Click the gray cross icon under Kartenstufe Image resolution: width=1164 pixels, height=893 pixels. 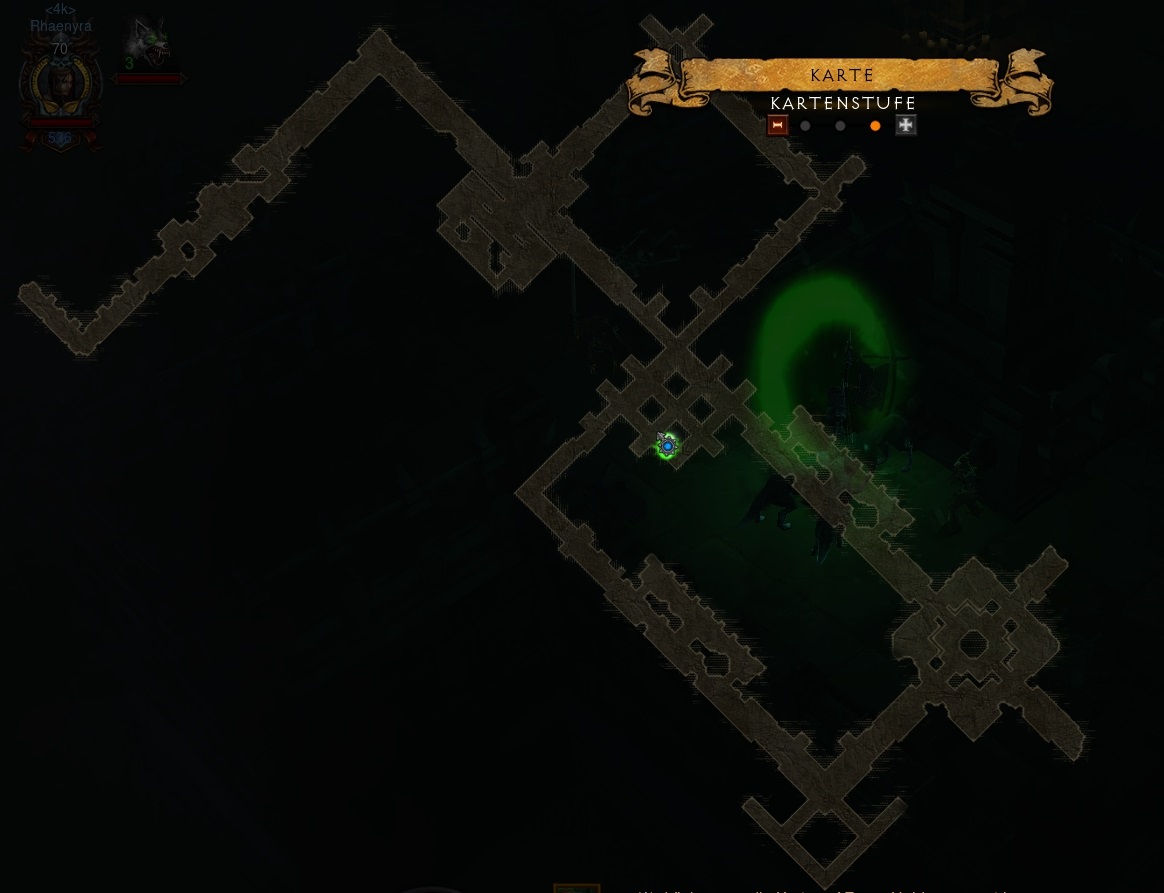906,125
